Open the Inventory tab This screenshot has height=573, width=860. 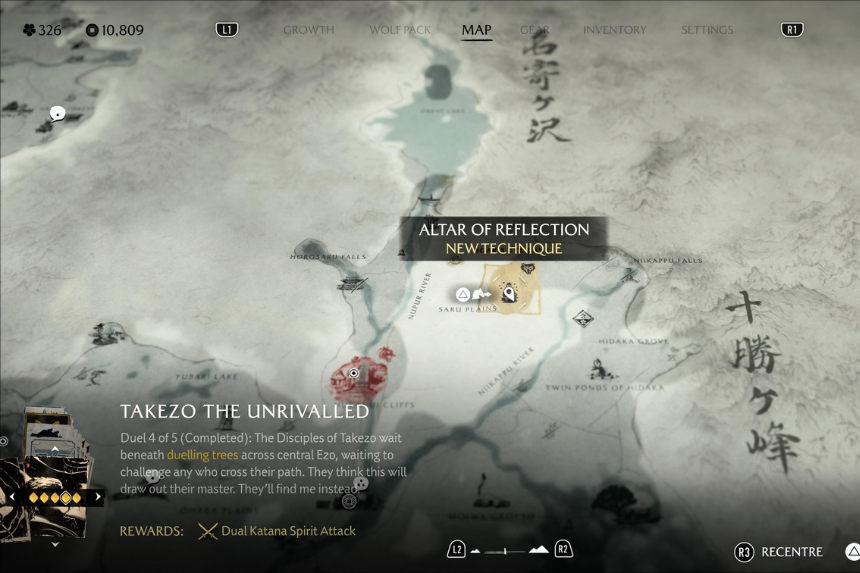(x=614, y=30)
